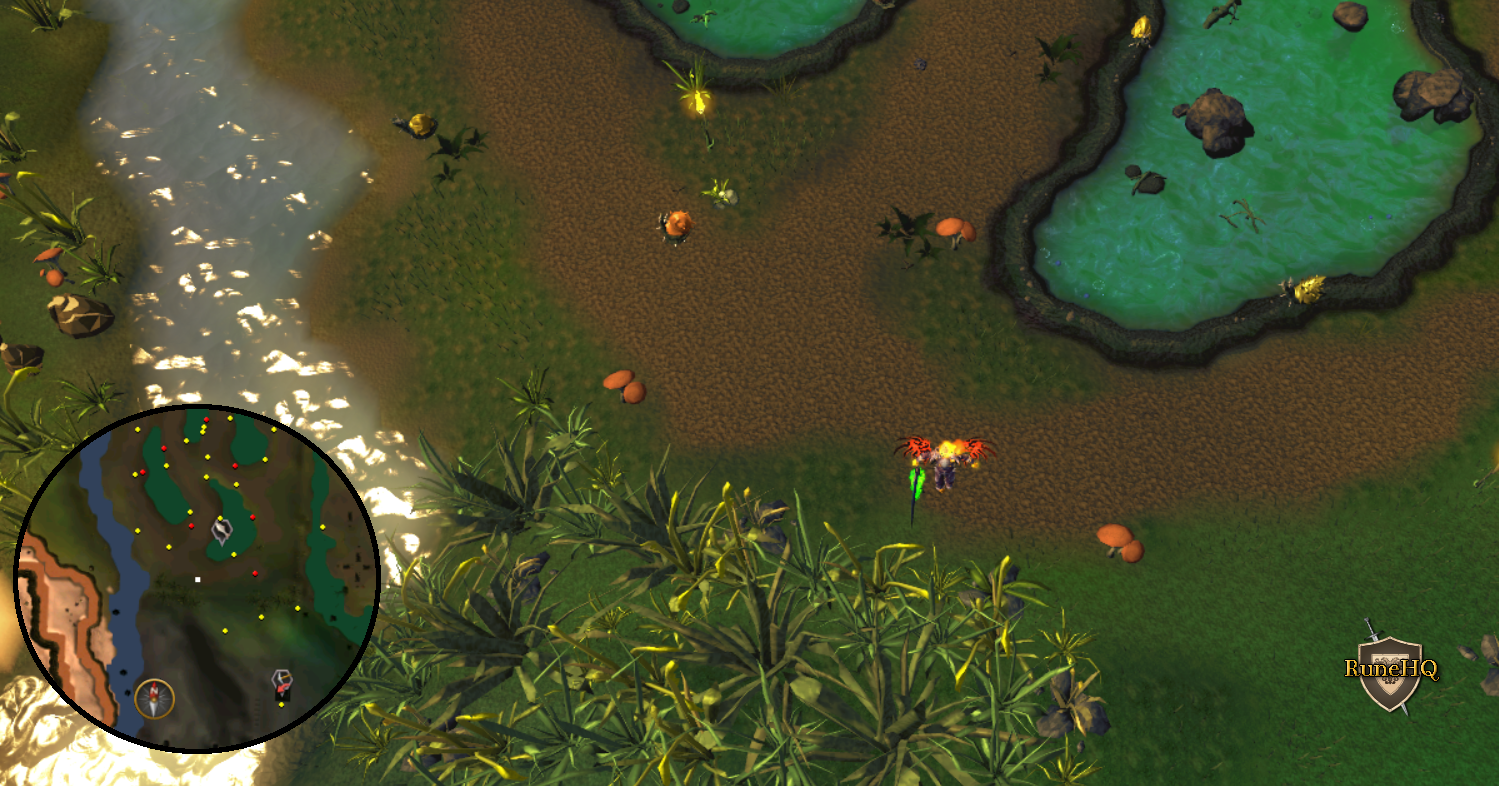Click the red minigame icon at the minimap bottom

[281, 683]
